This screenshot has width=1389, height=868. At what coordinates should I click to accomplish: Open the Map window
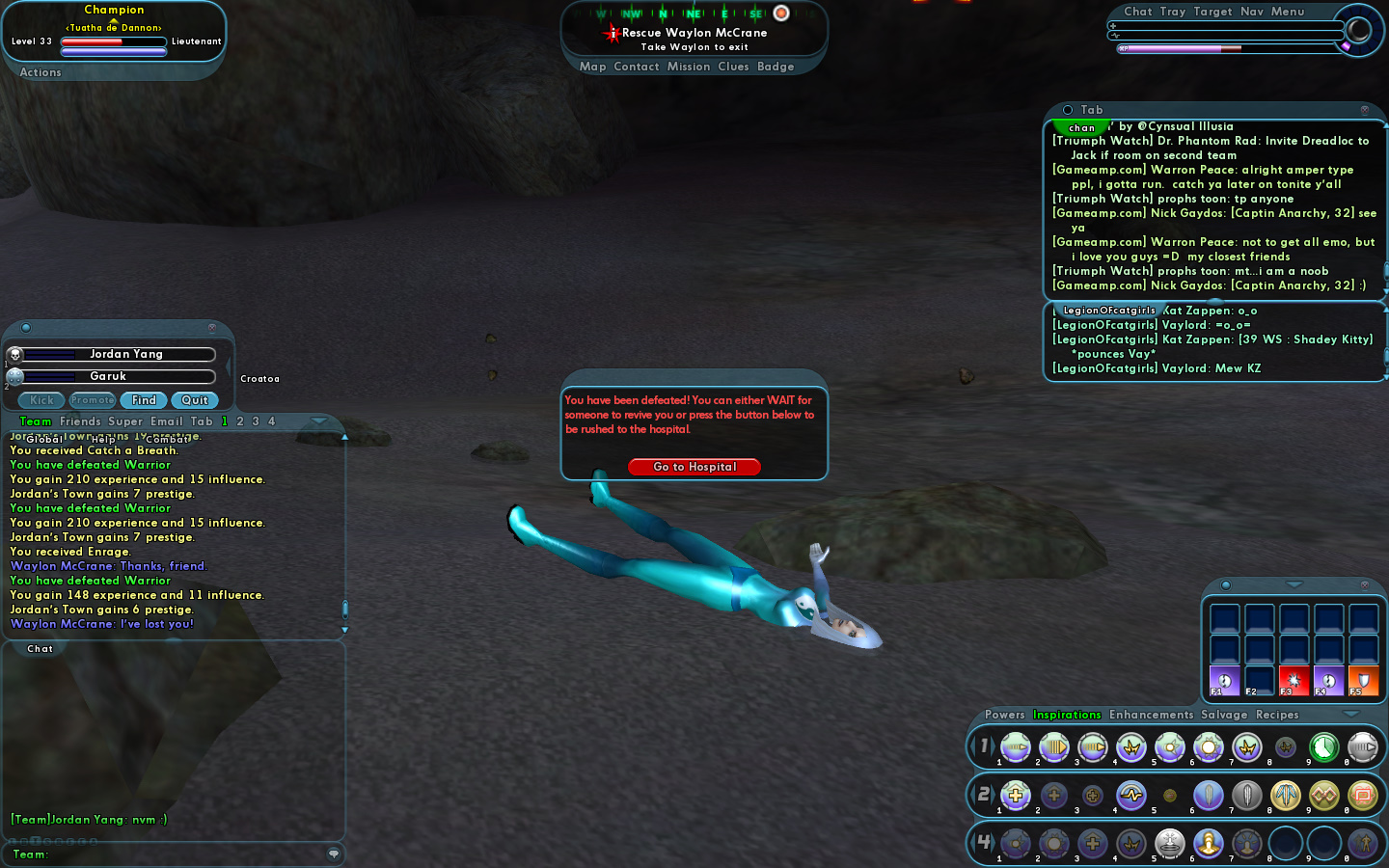592,67
